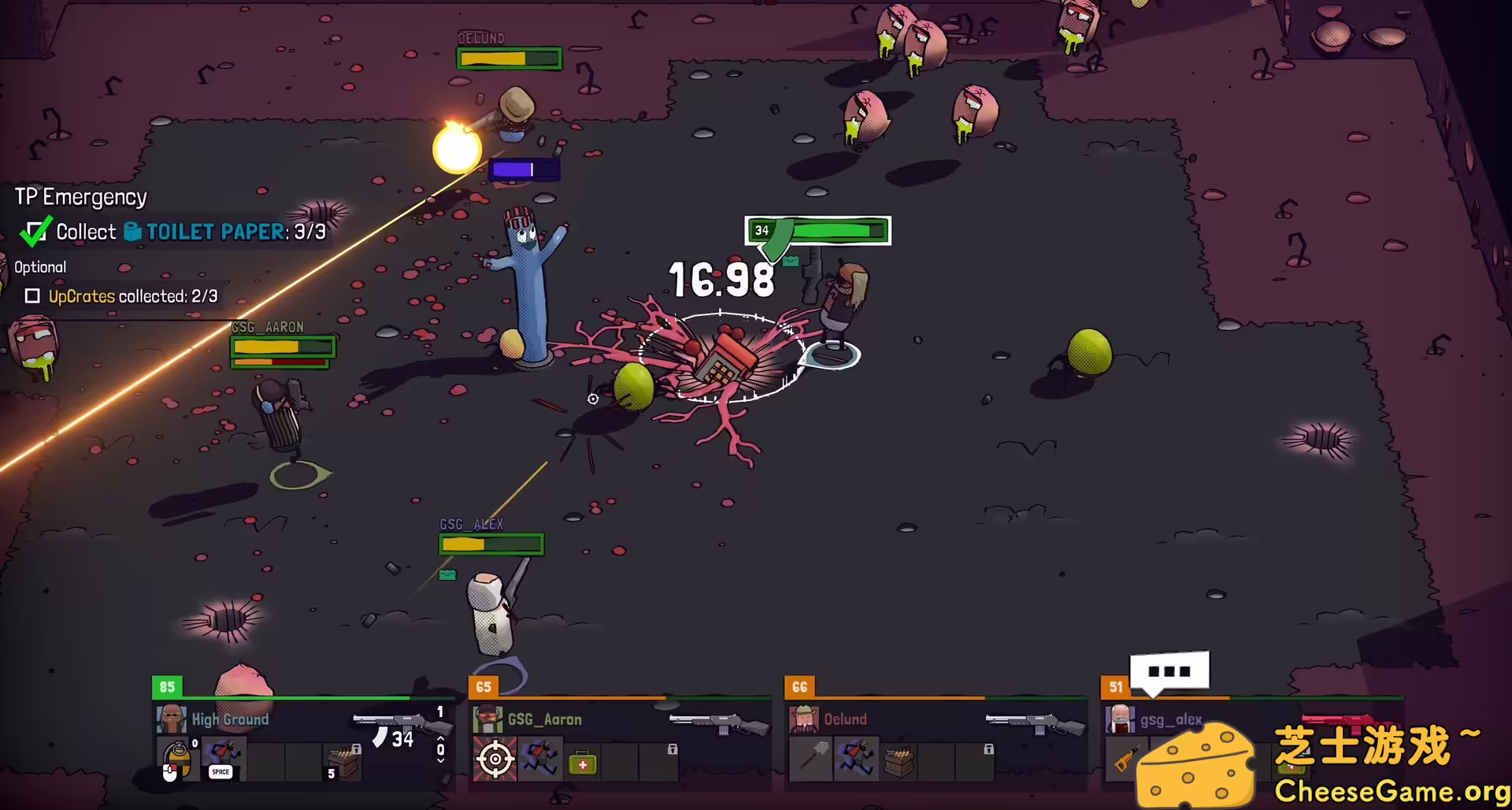Select GSG_Aaron's targeting reticle ability icon
This screenshot has height=810, width=1512.
[495, 757]
